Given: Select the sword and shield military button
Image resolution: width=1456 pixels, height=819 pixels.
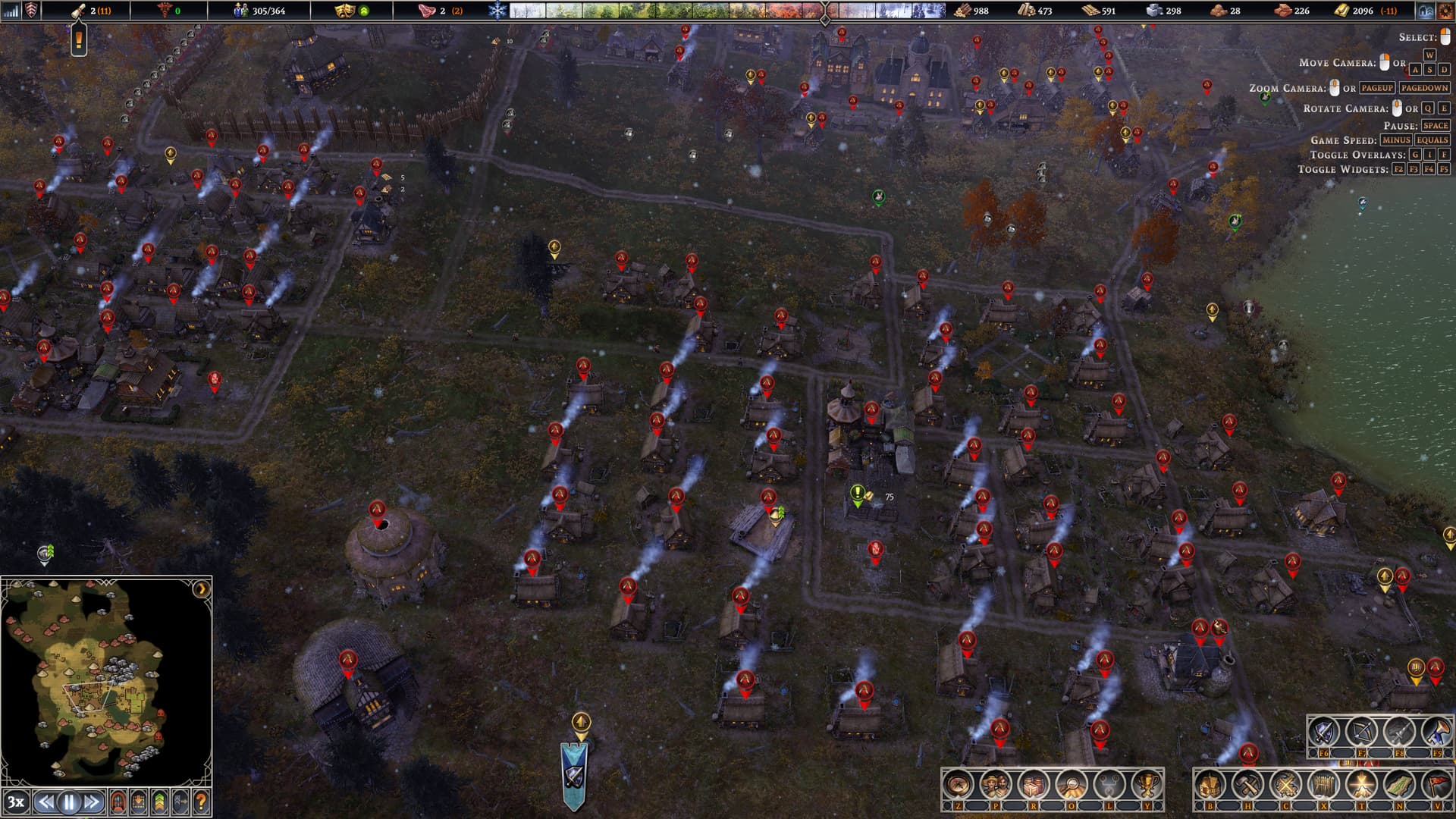Looking at the screenshot, I should 1325,733.
